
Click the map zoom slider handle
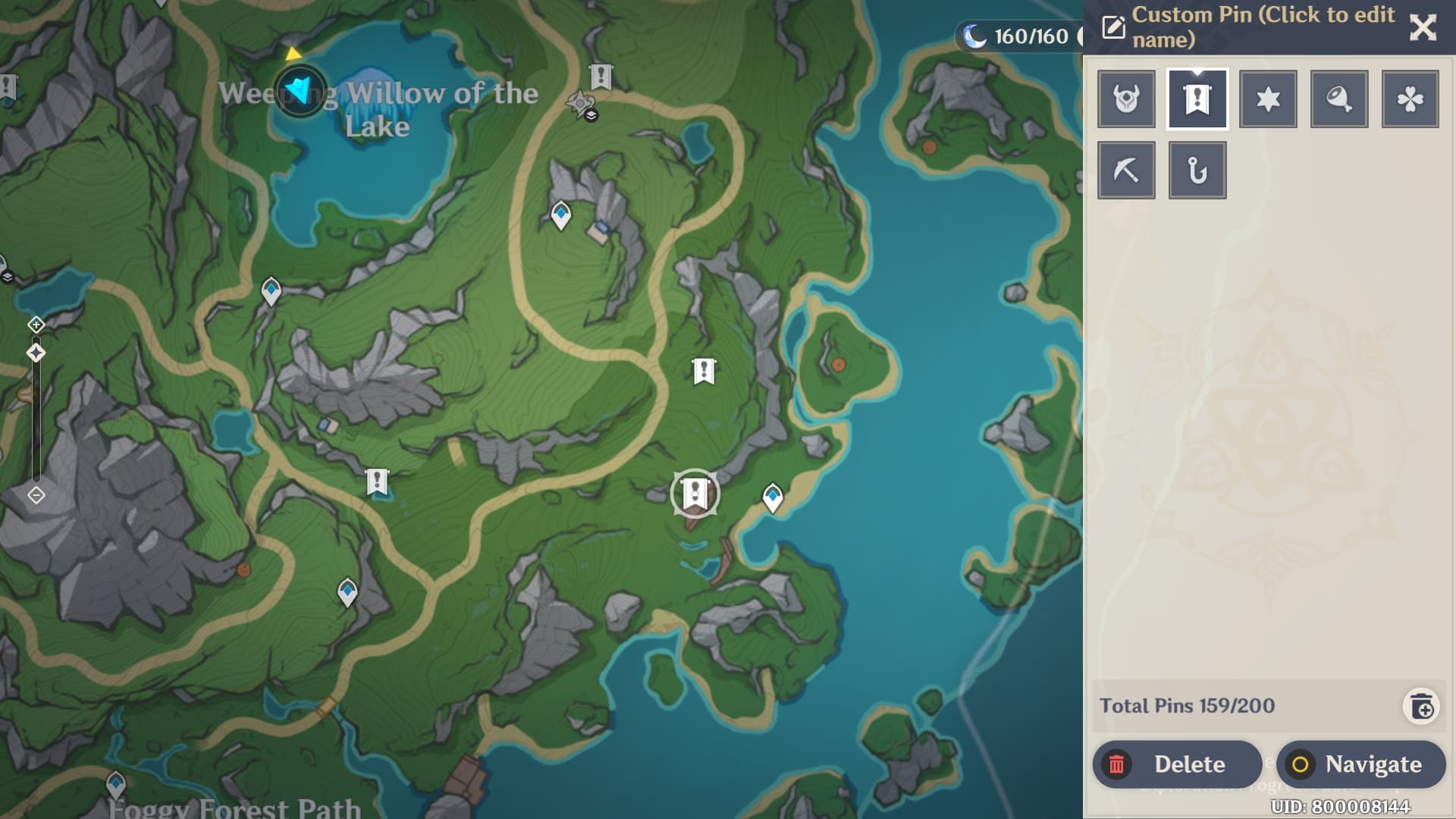(36, 353)
